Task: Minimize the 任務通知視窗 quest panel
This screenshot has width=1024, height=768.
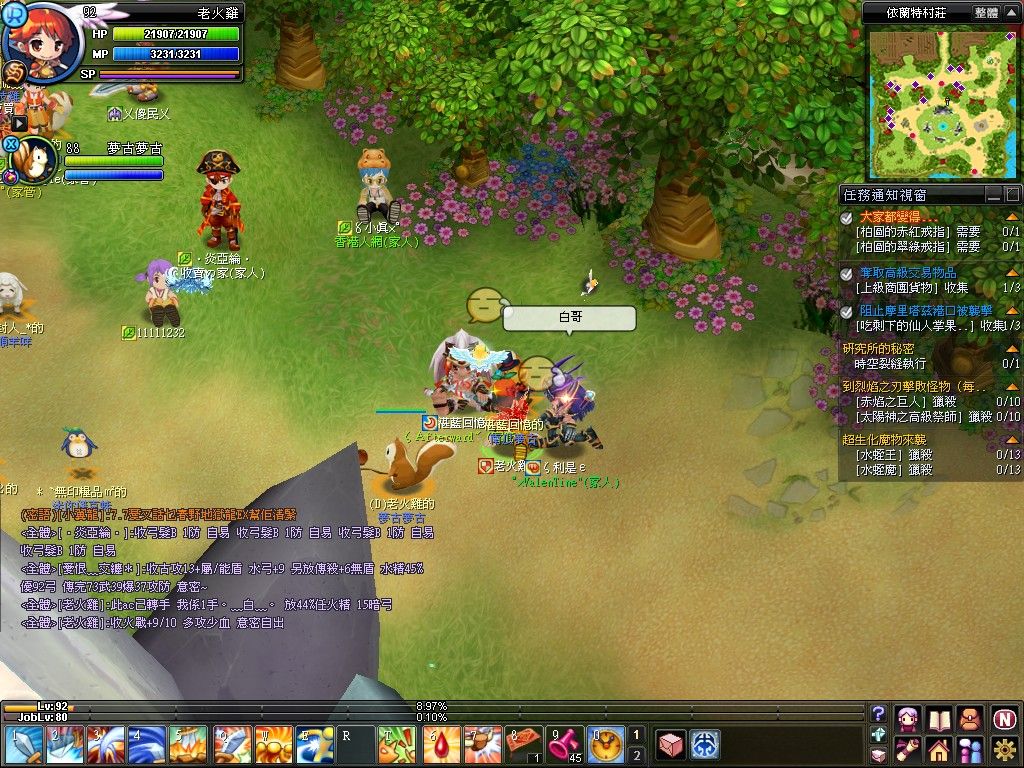Action: 993,194
